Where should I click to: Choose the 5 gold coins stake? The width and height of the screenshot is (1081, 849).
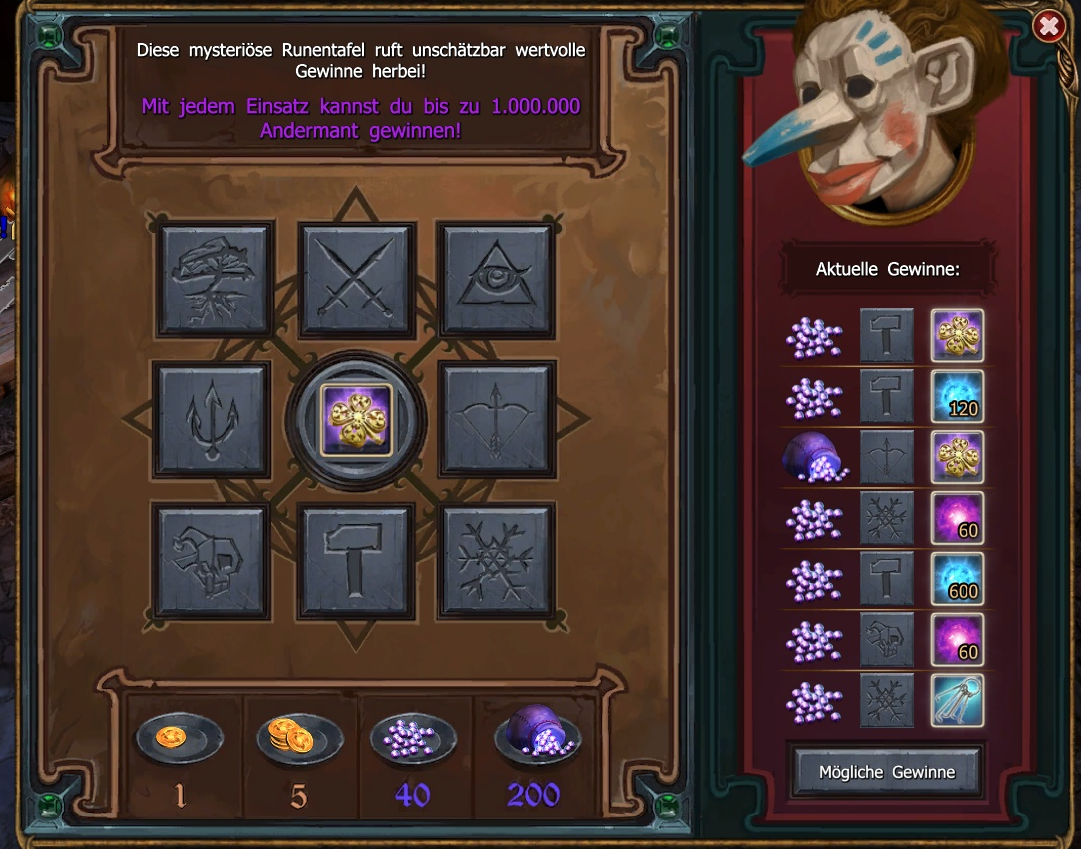click(x=299, y=740)
